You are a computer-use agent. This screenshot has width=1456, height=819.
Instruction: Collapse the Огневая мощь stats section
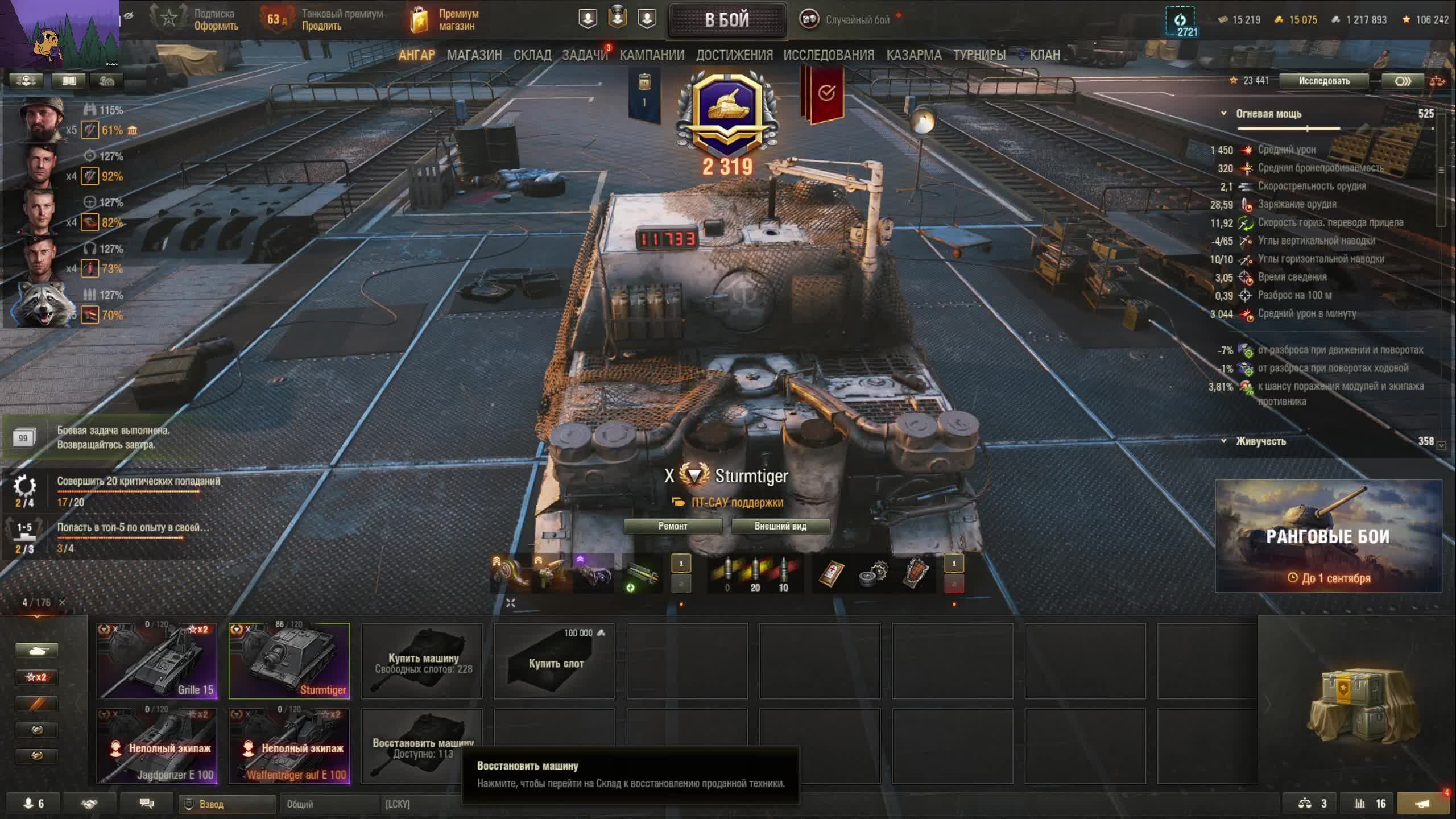[1223, 114]
